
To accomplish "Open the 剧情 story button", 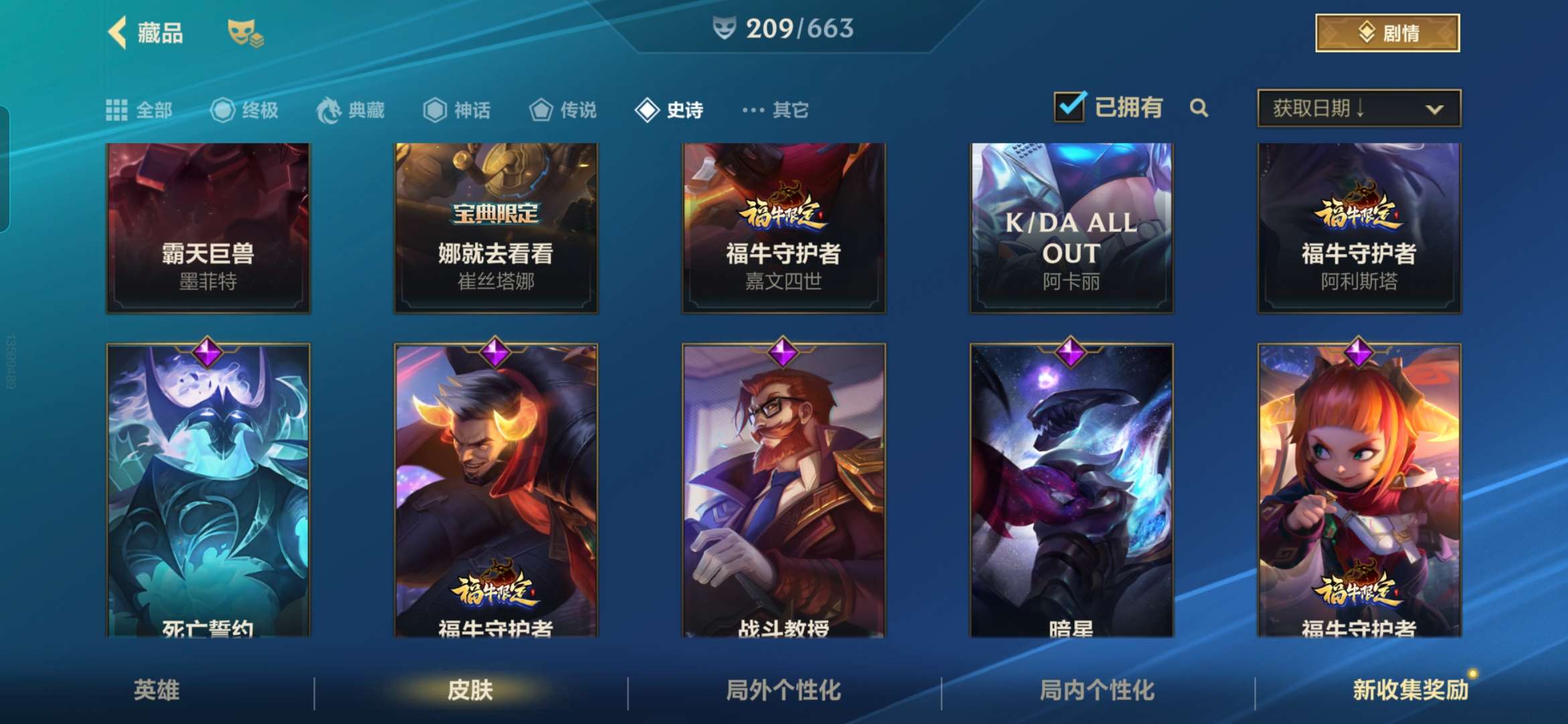I will [x=1387, y=33].
